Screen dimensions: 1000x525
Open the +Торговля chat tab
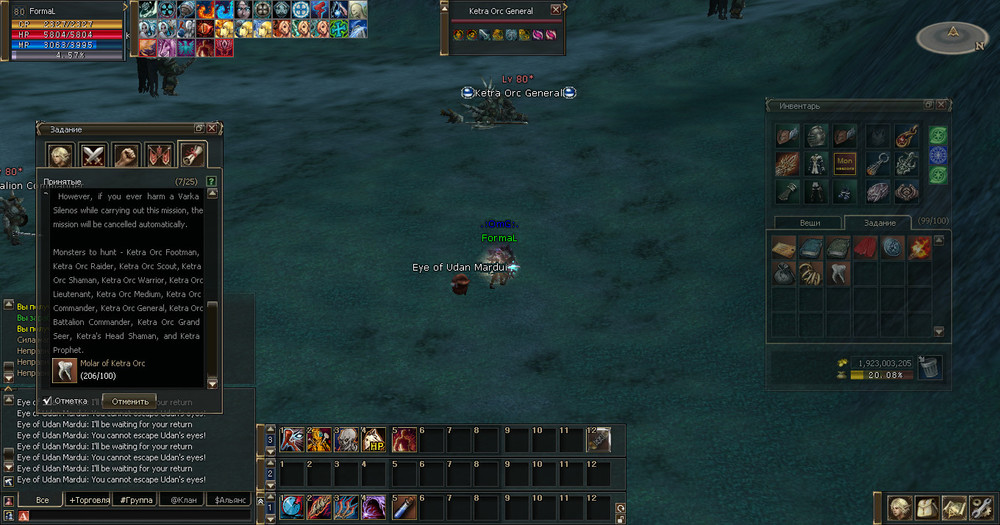(x=89, y=498)
